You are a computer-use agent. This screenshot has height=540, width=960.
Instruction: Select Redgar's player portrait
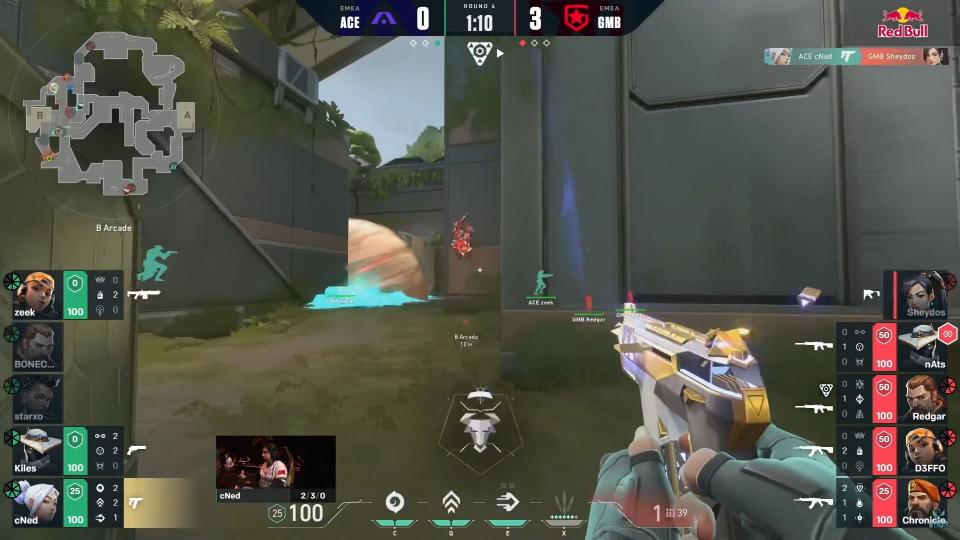click(921, 398)
